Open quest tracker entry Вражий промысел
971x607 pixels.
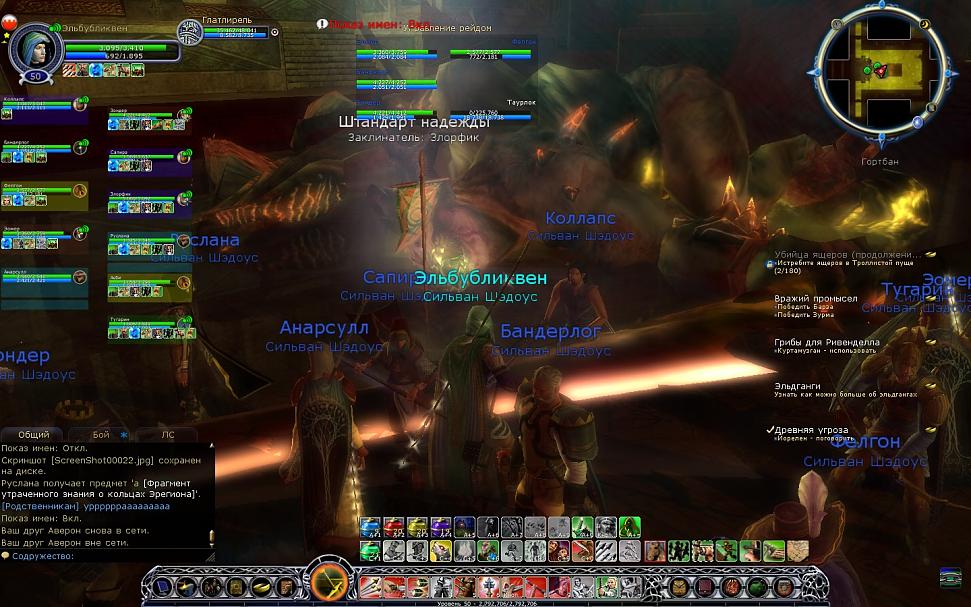coord(816,298)
